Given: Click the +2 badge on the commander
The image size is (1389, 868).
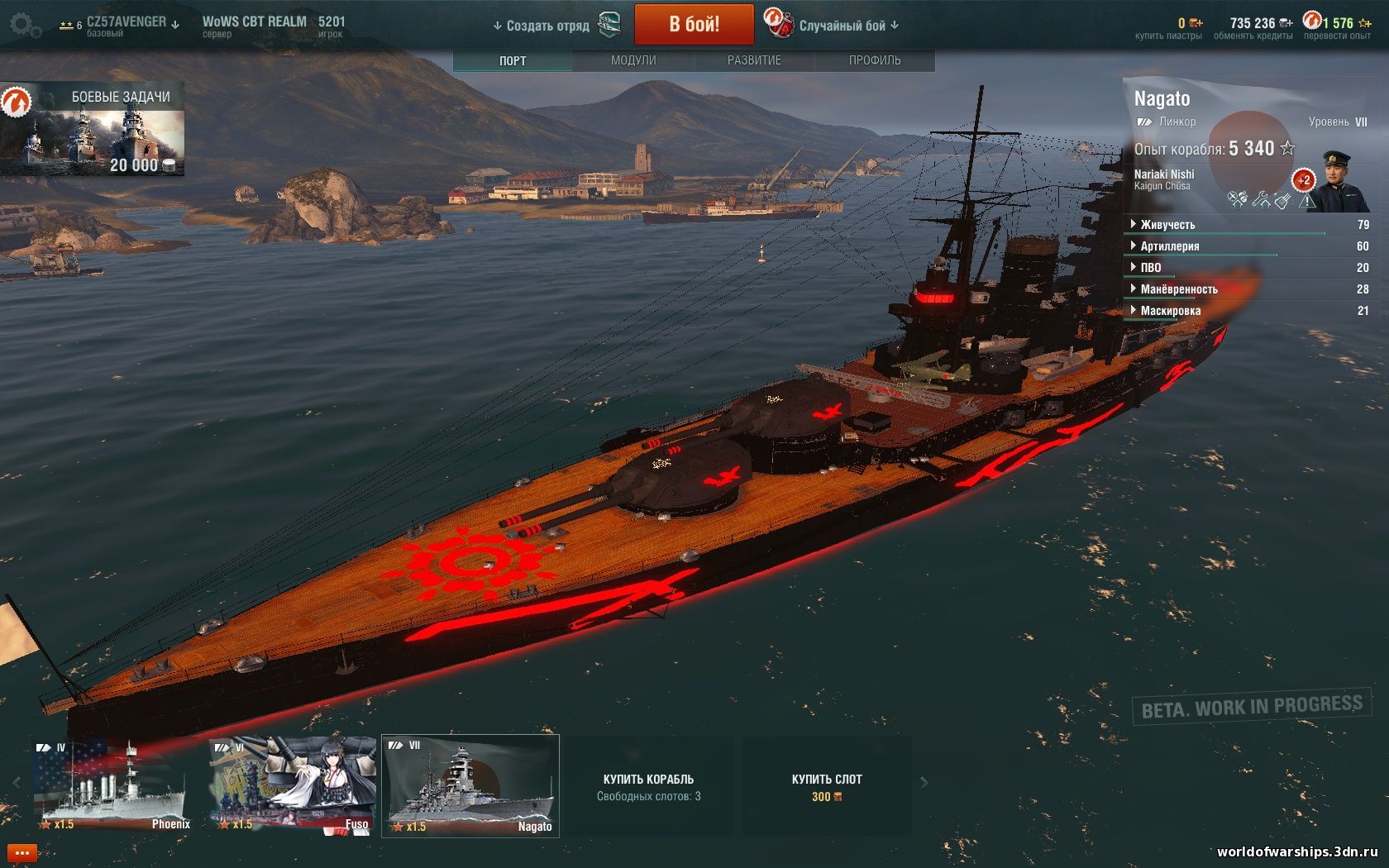Looking at the screenshot, I should coord(1304,179).
